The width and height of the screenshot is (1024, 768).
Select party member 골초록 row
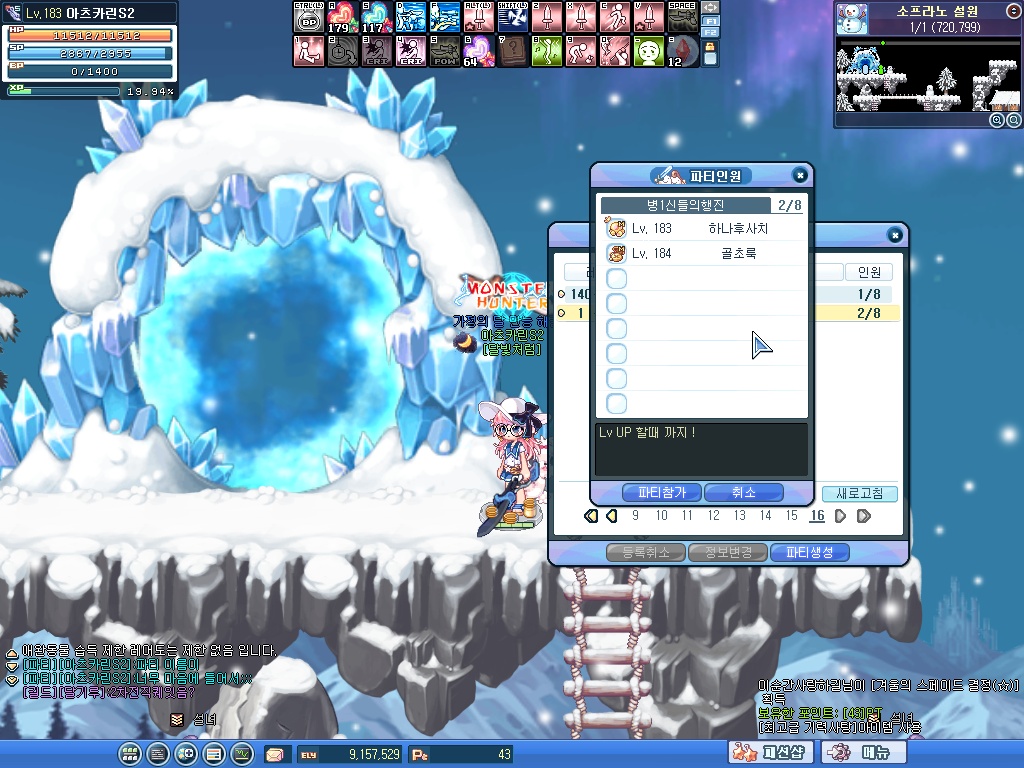point(702,254)
